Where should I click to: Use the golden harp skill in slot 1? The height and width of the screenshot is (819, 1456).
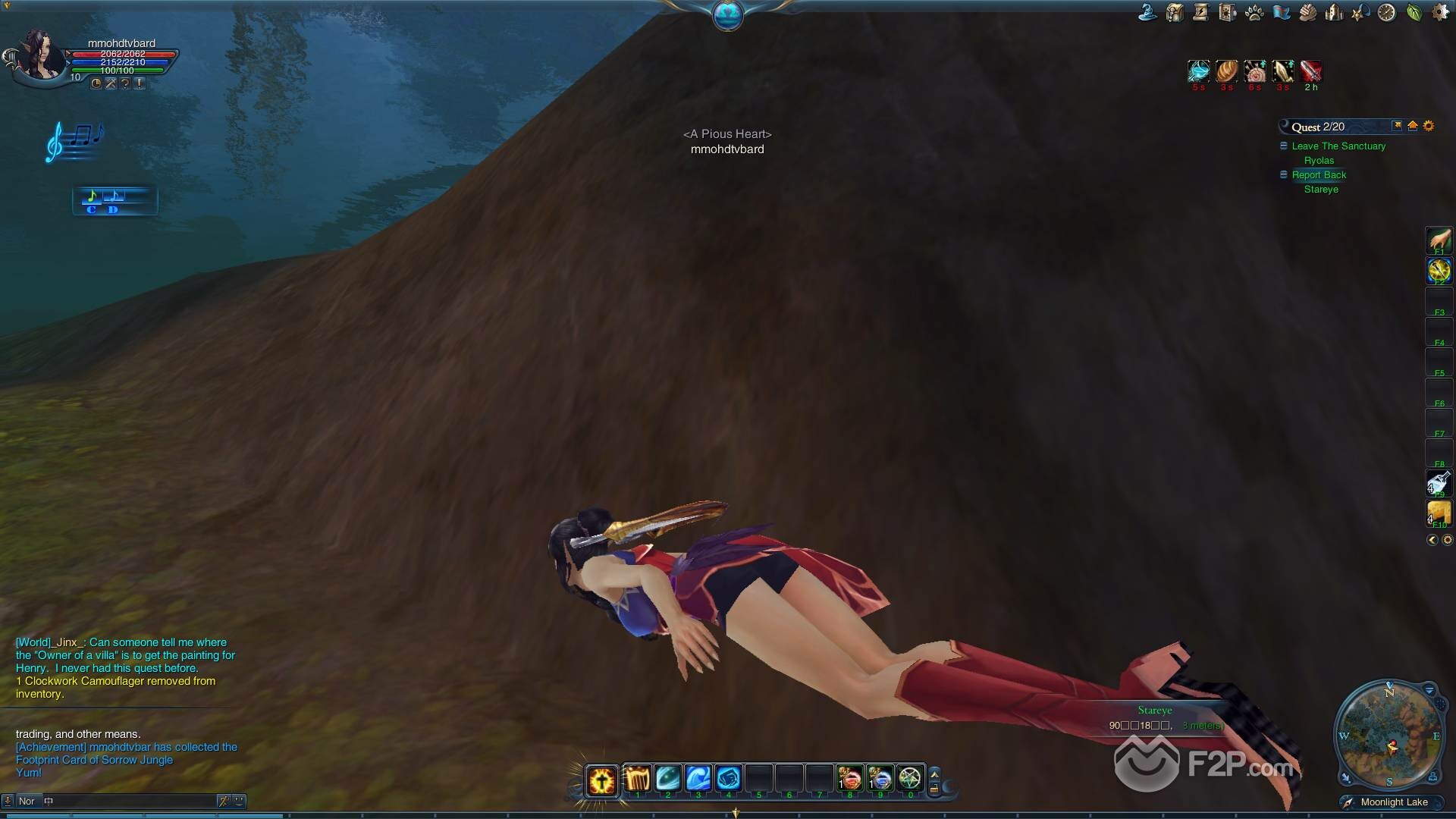tap(637, 779)
